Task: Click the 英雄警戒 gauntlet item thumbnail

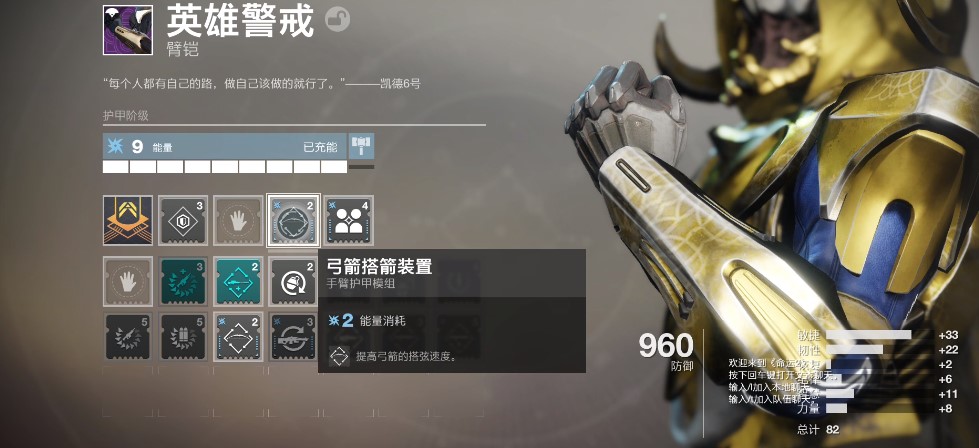Action: 128,30
